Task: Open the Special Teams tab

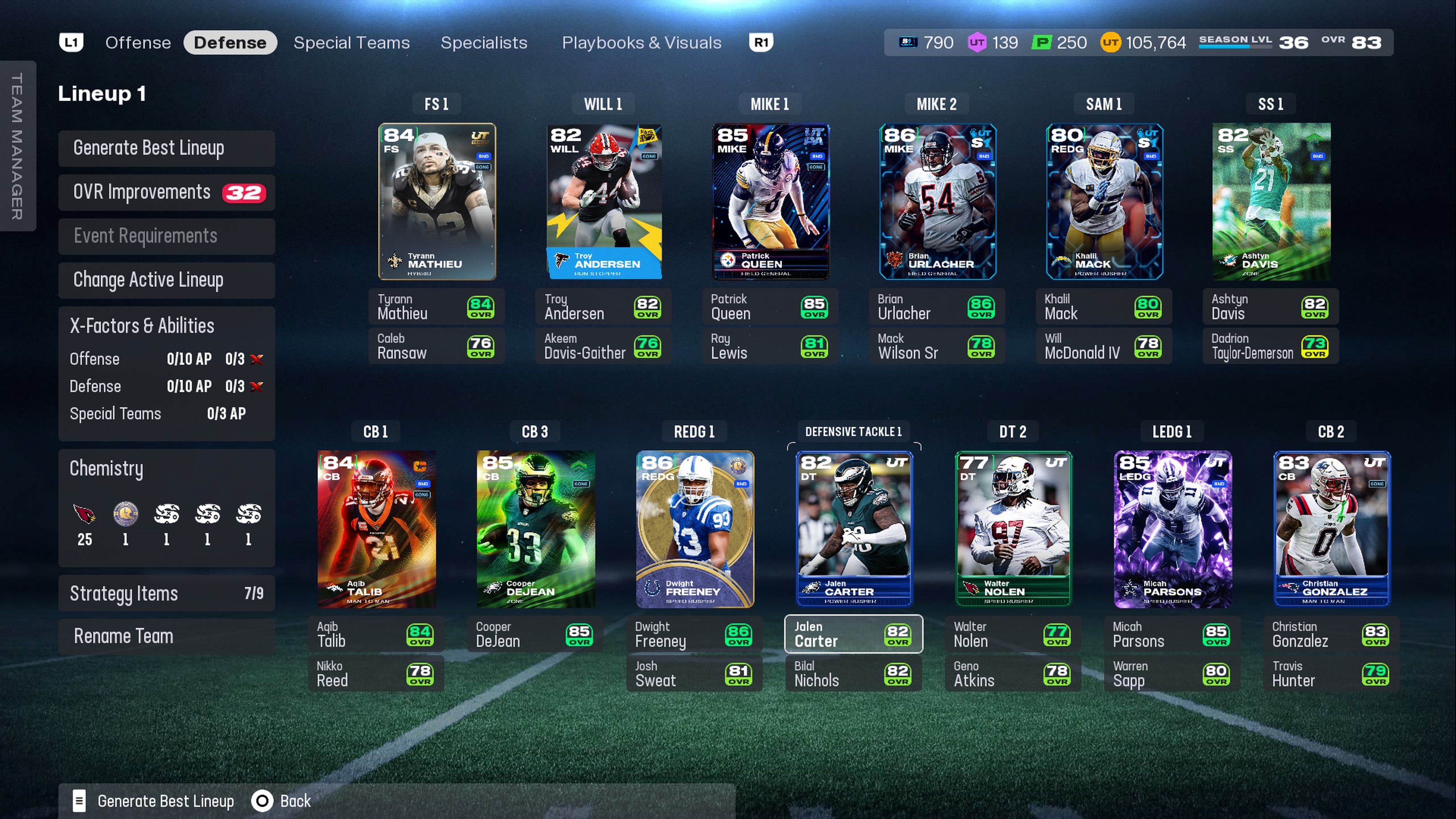Action: [351, 42]
